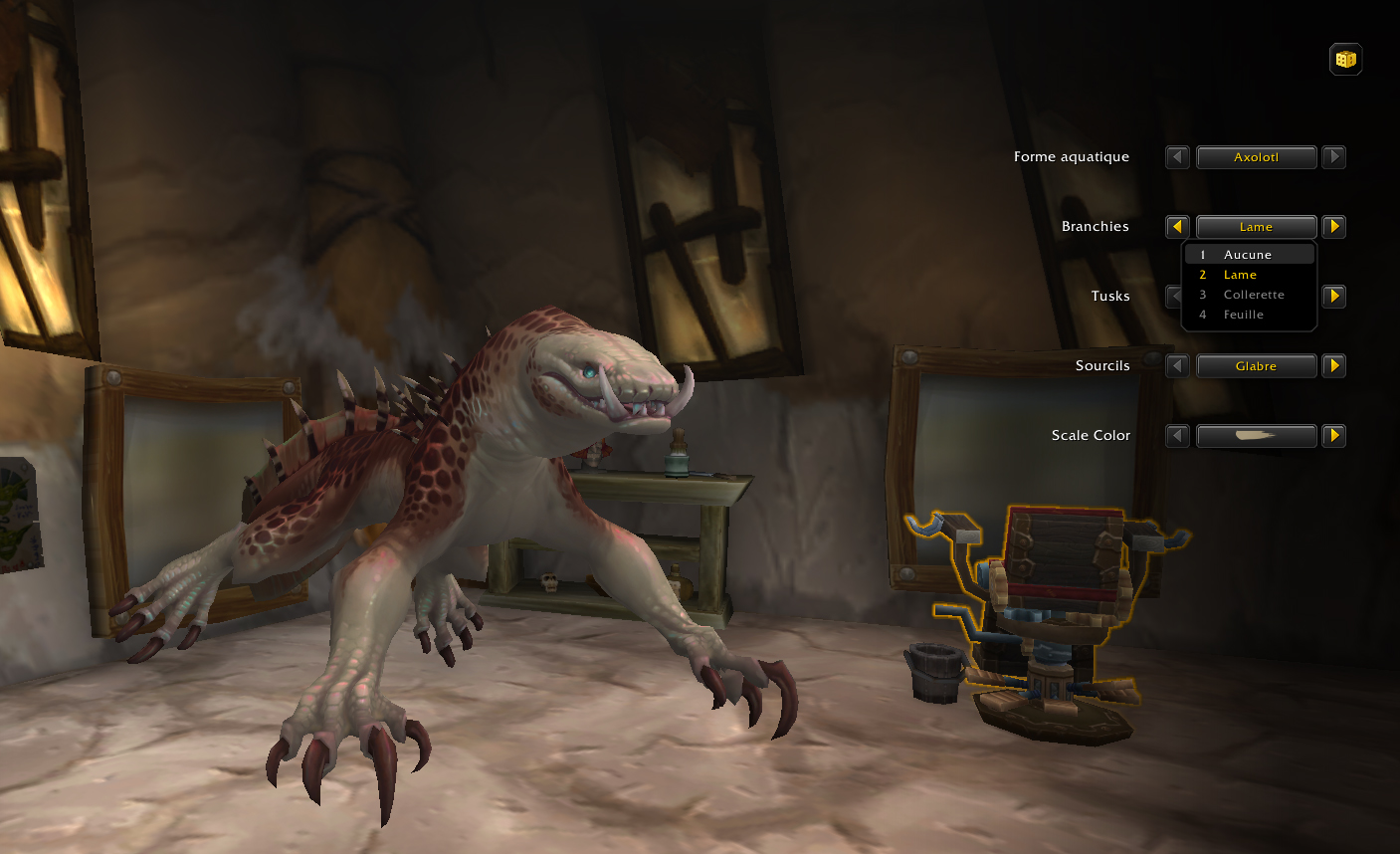This screenshot has height=854, width=1400.
Task: Open the Scale Color swatch dropdown
Action: [x=1256, y=436]
